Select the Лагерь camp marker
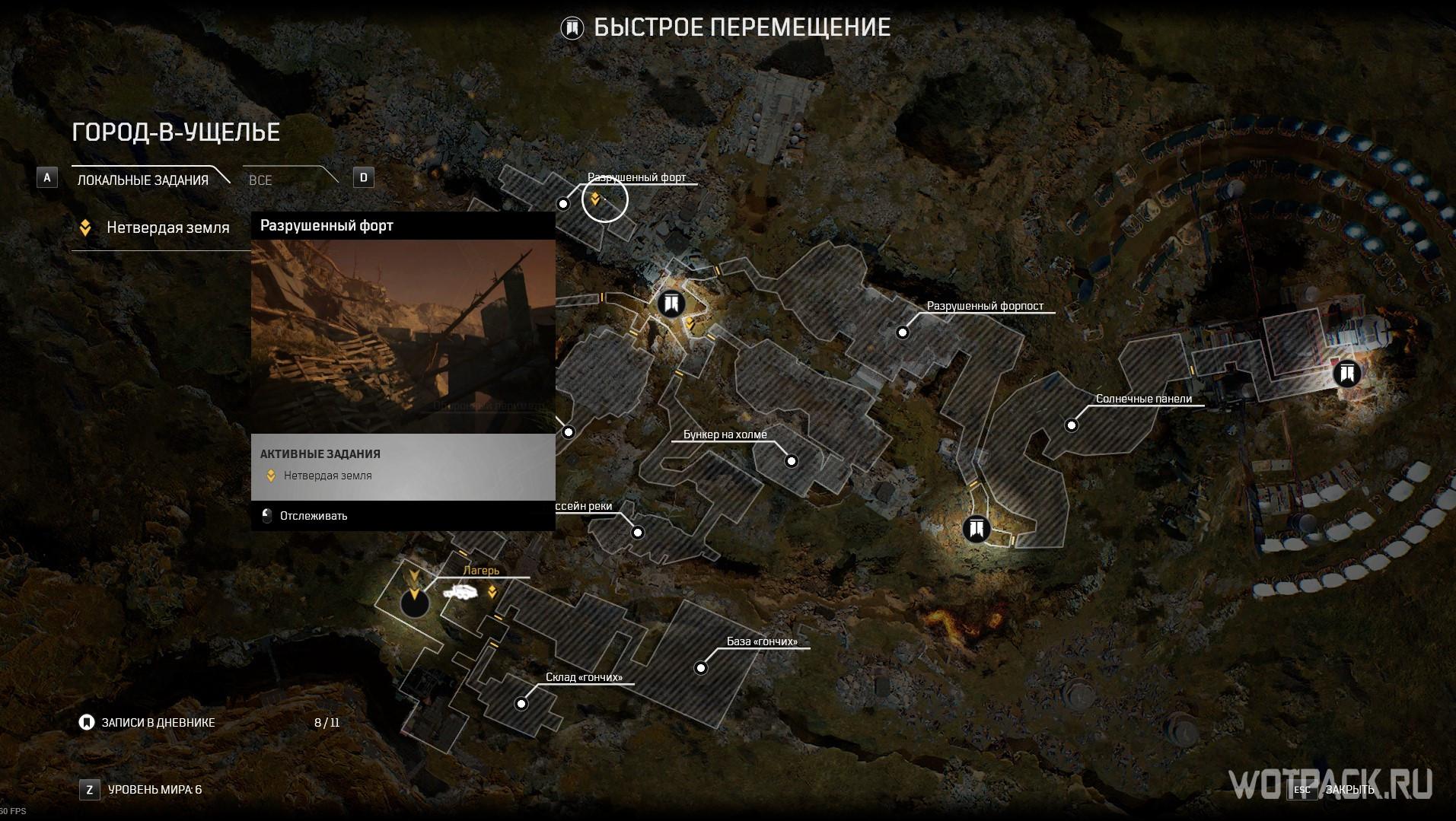This screenshot has width=1456, height=821. [x=415, y=603]
